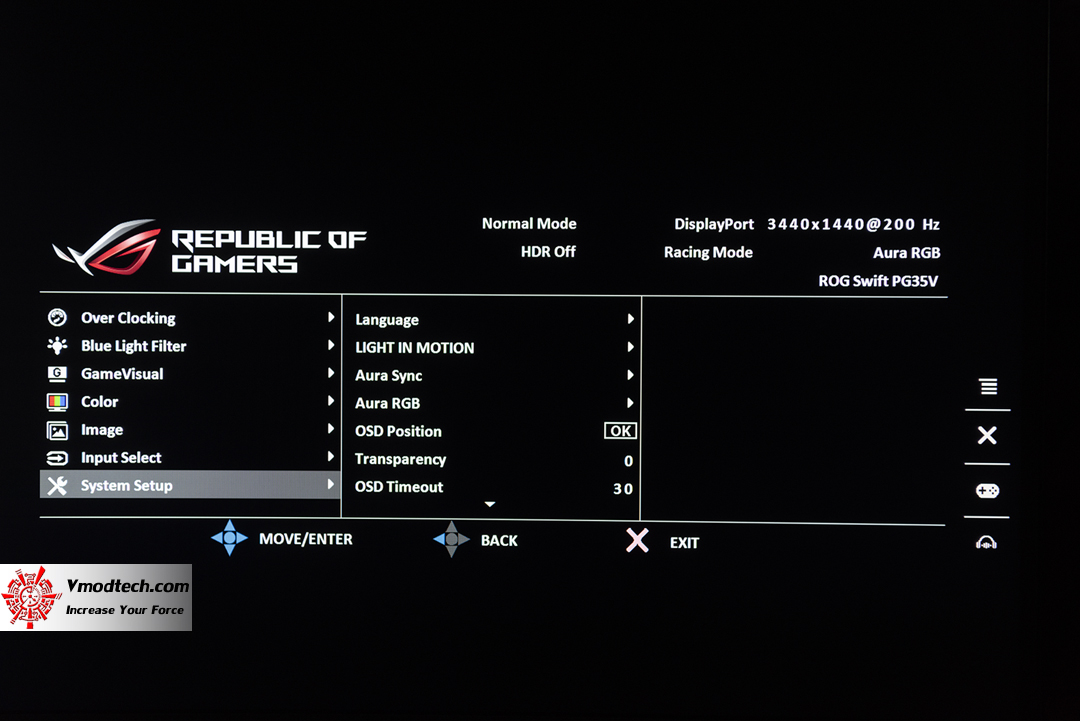Select the LIGHT IN MOTION option
The width and height of the screenshot is (1080, 721).
click(415, 348)
